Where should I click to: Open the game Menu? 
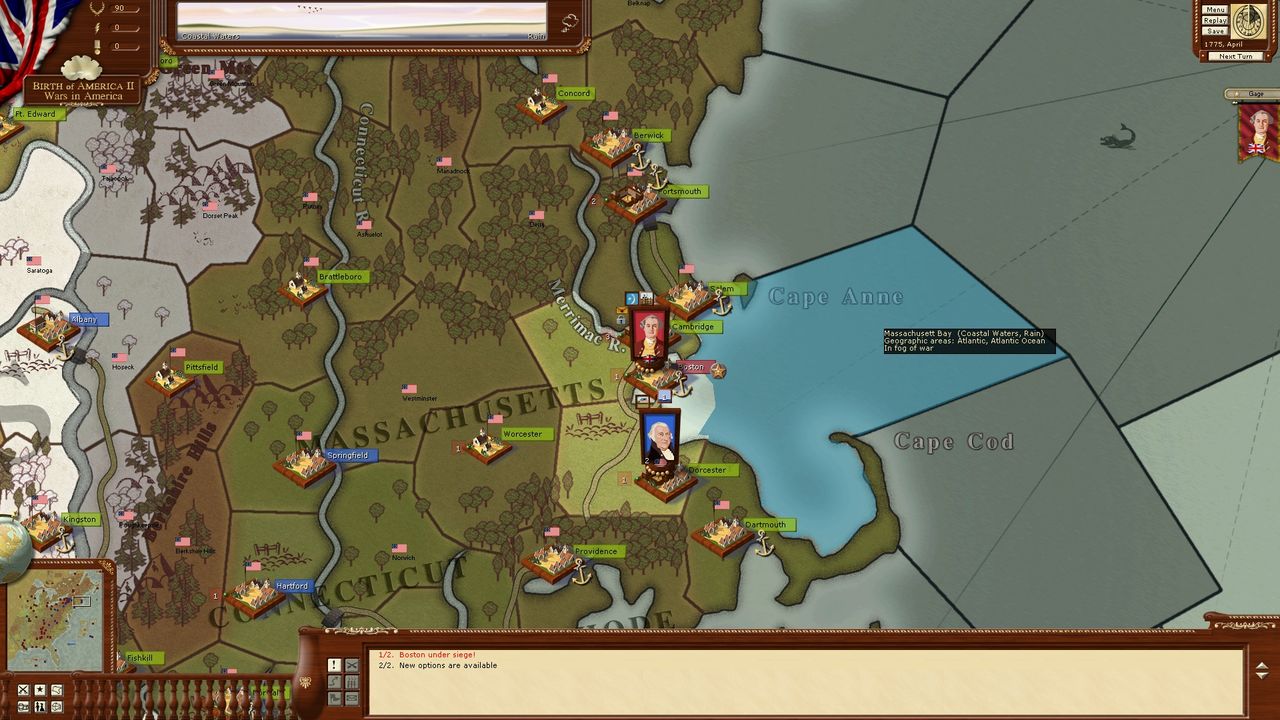(x=1215, y=10)
